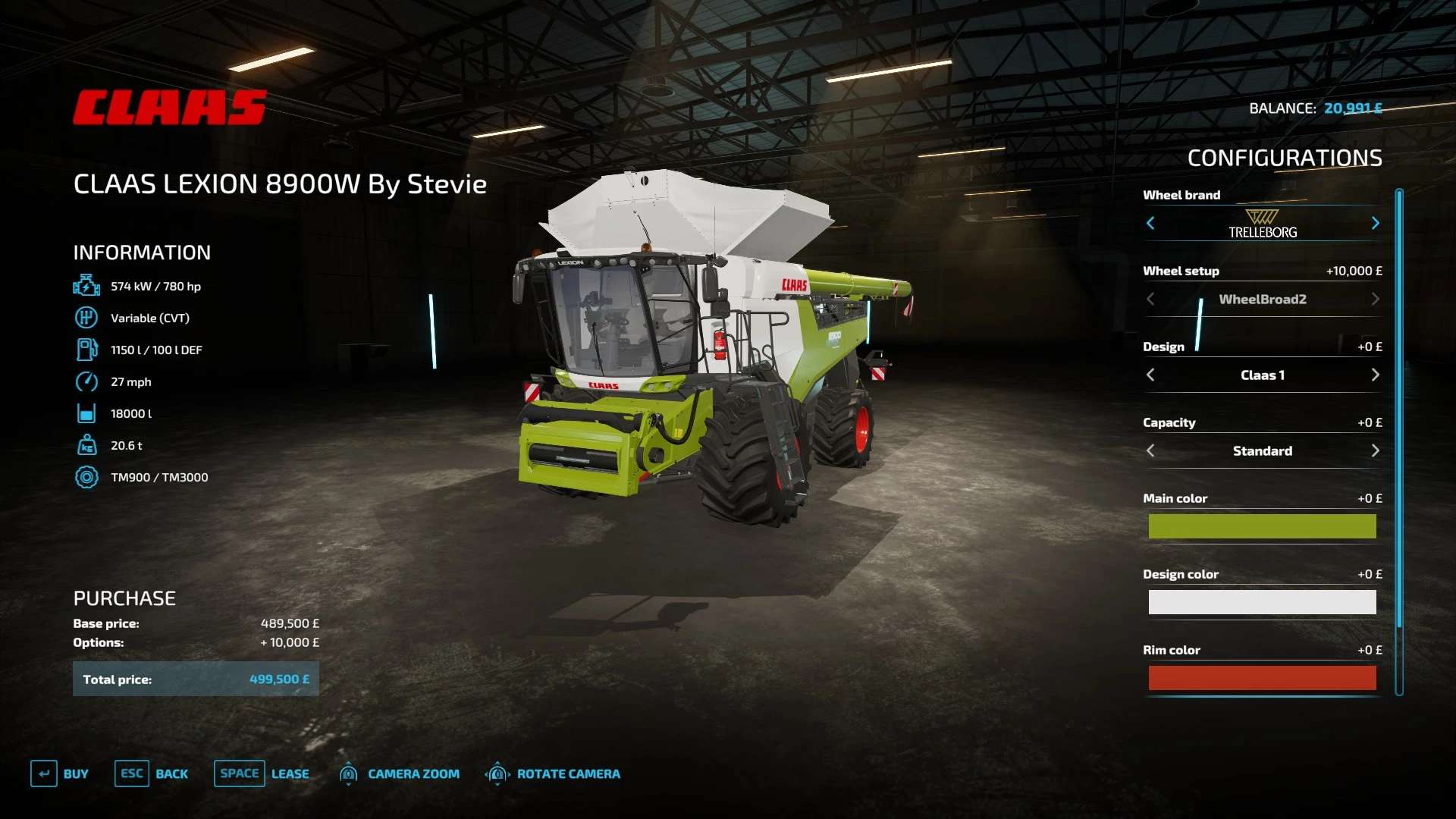Choose previous wheel setup before WheelBroad2
The height and width of the screenshot is (819, 1456).
tap(1150, 299)
